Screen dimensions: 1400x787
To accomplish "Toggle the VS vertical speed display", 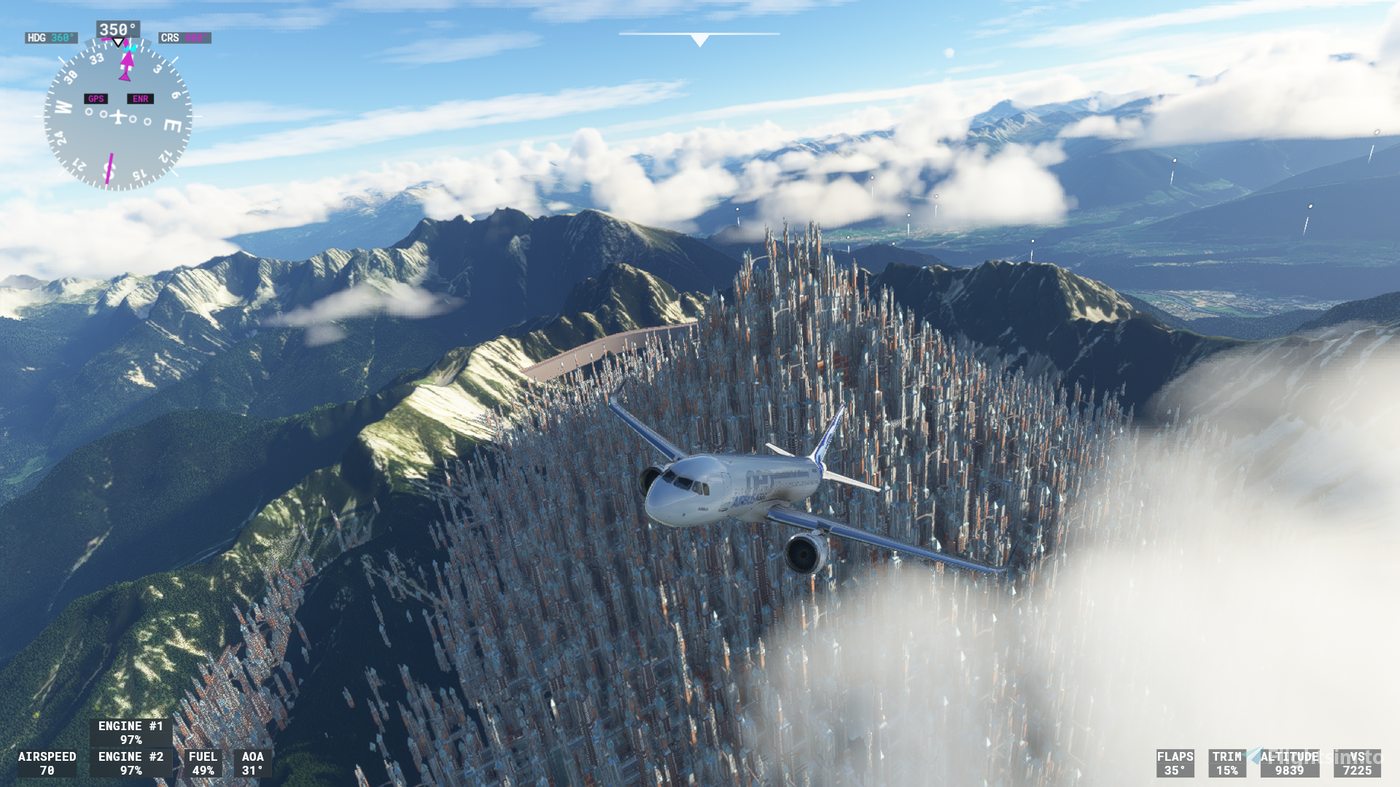I will [x=1358, y=761].
